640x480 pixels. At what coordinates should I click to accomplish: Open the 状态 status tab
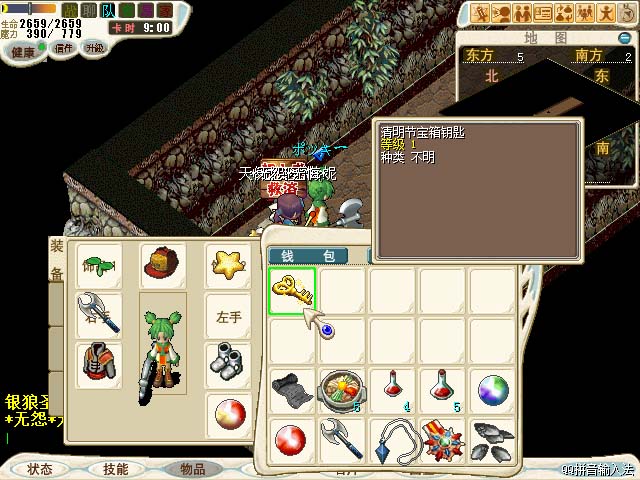tap(40, 468)
